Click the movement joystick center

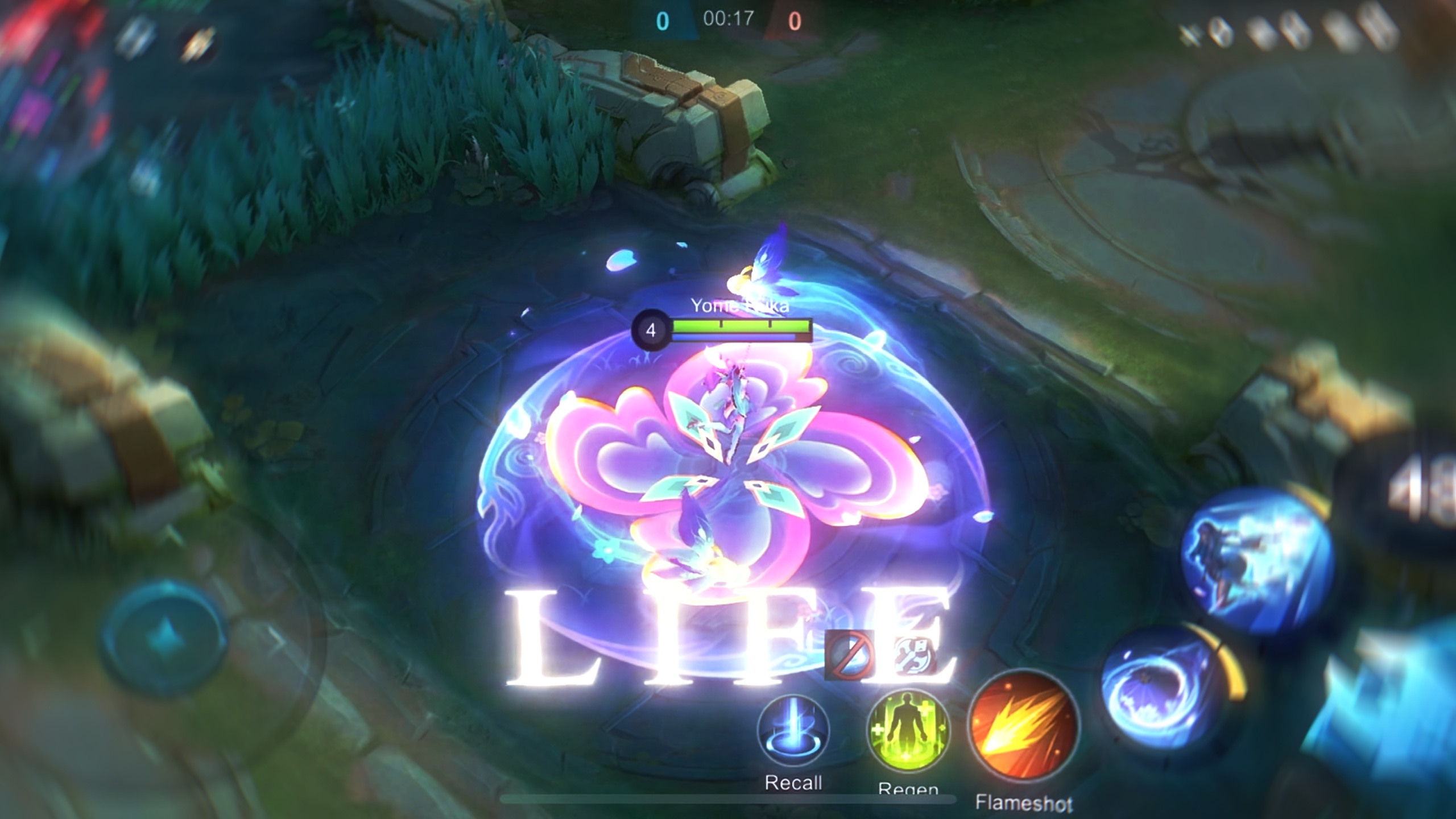164,637
